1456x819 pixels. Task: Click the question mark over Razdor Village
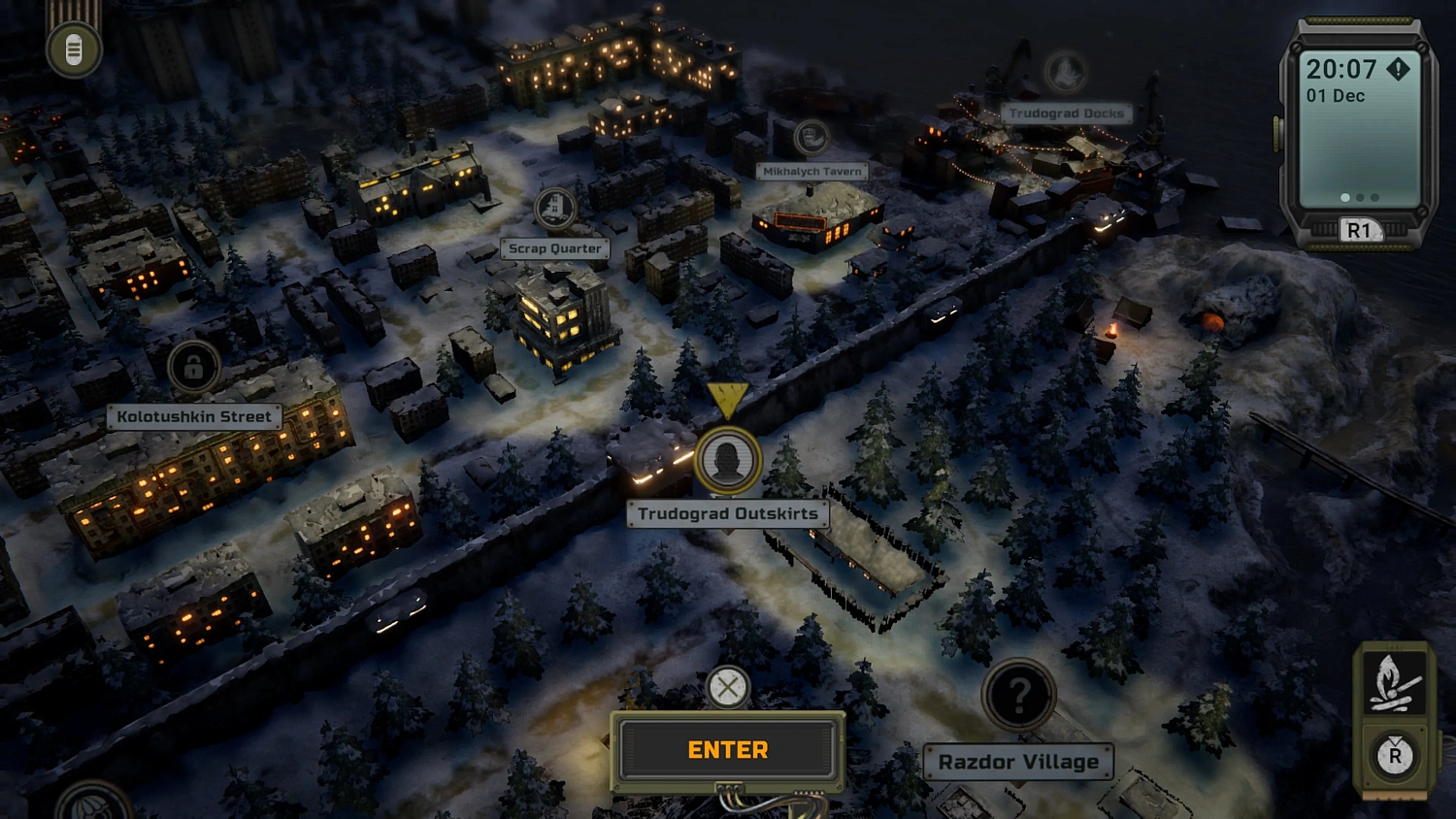click(x=1017, y=695)
